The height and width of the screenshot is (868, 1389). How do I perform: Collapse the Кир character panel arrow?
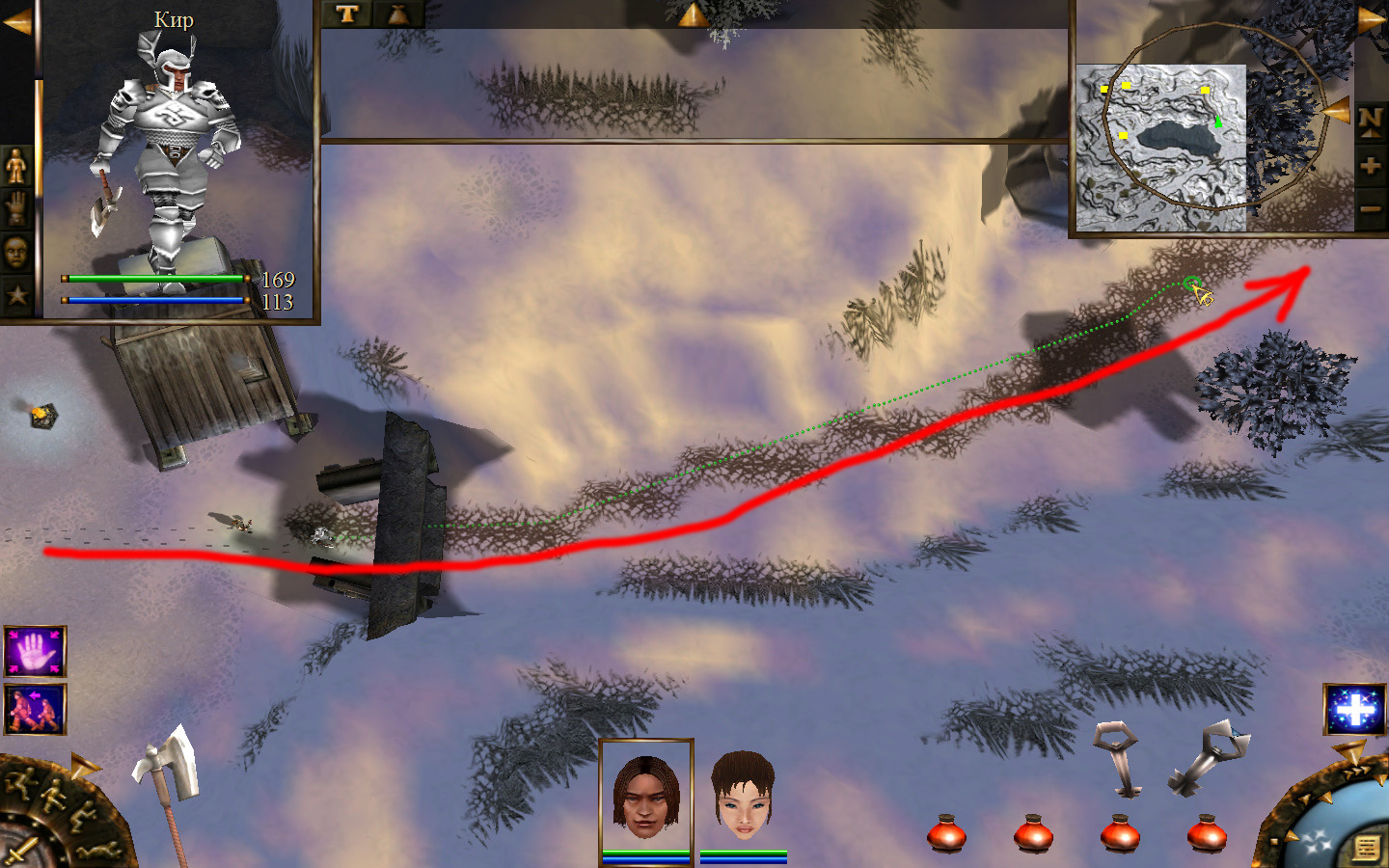tap(16, 21)
